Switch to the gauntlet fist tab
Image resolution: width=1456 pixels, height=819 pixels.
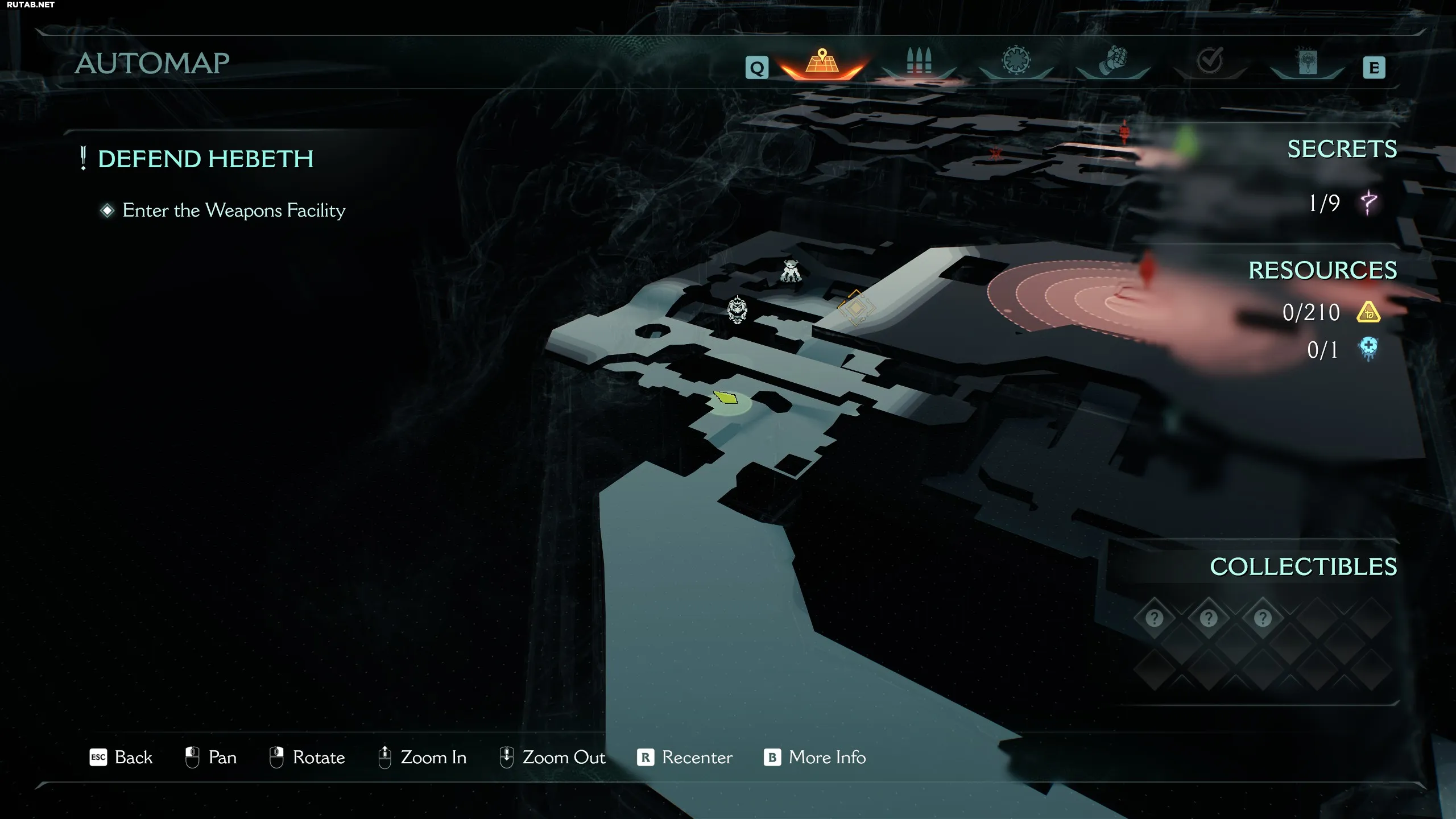1113,61
